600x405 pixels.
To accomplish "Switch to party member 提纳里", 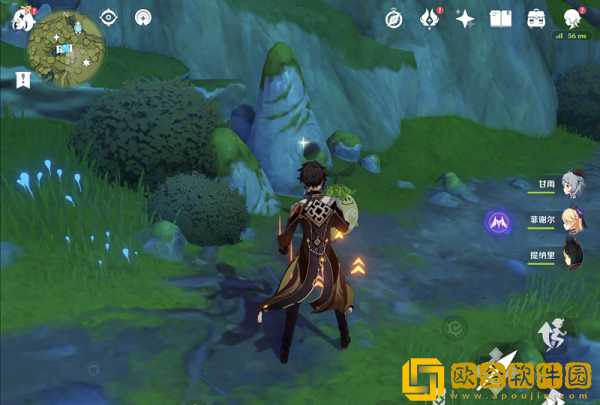I will (x=572, y=252).
